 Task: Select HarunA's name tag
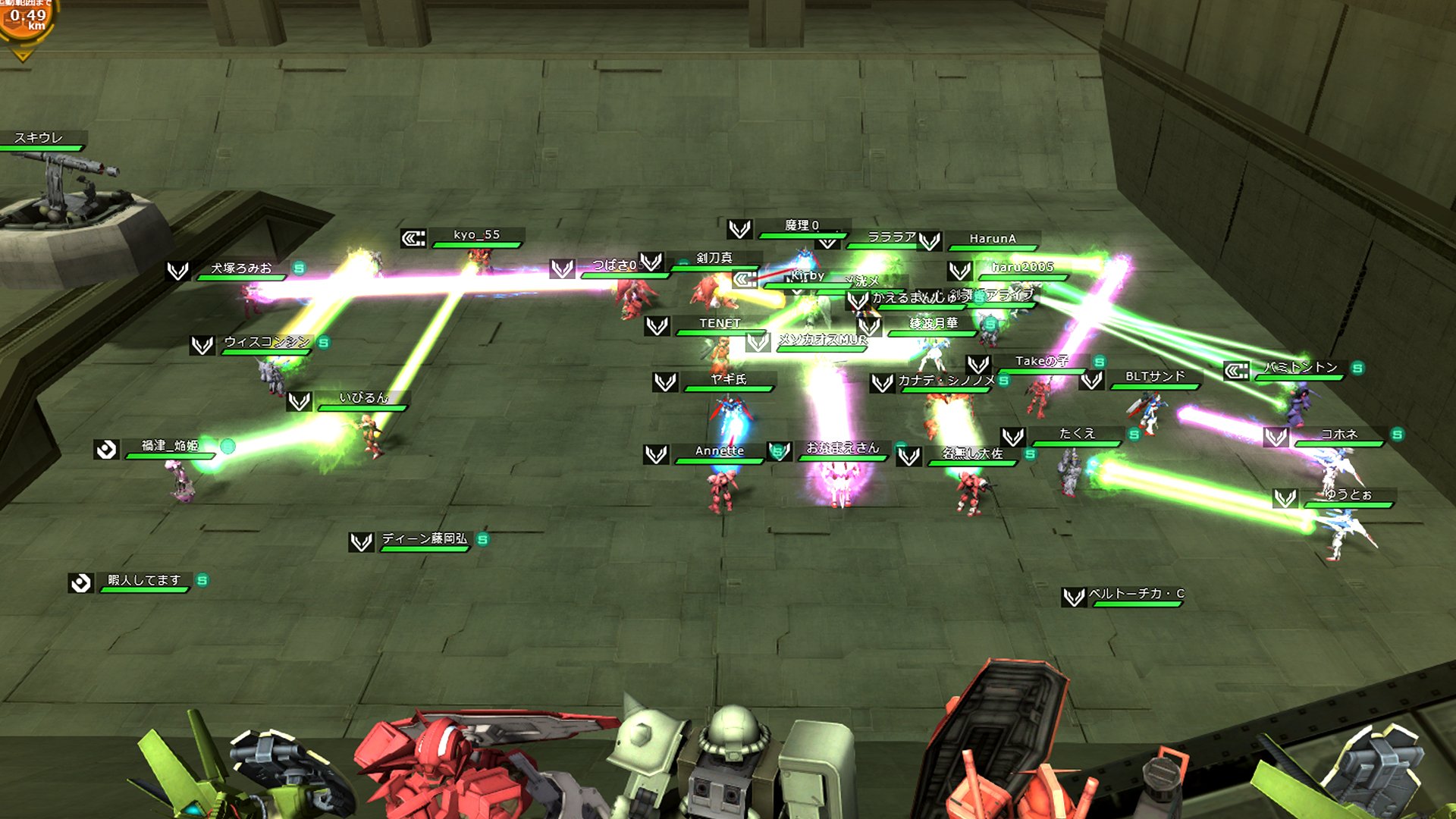[992, 239]
